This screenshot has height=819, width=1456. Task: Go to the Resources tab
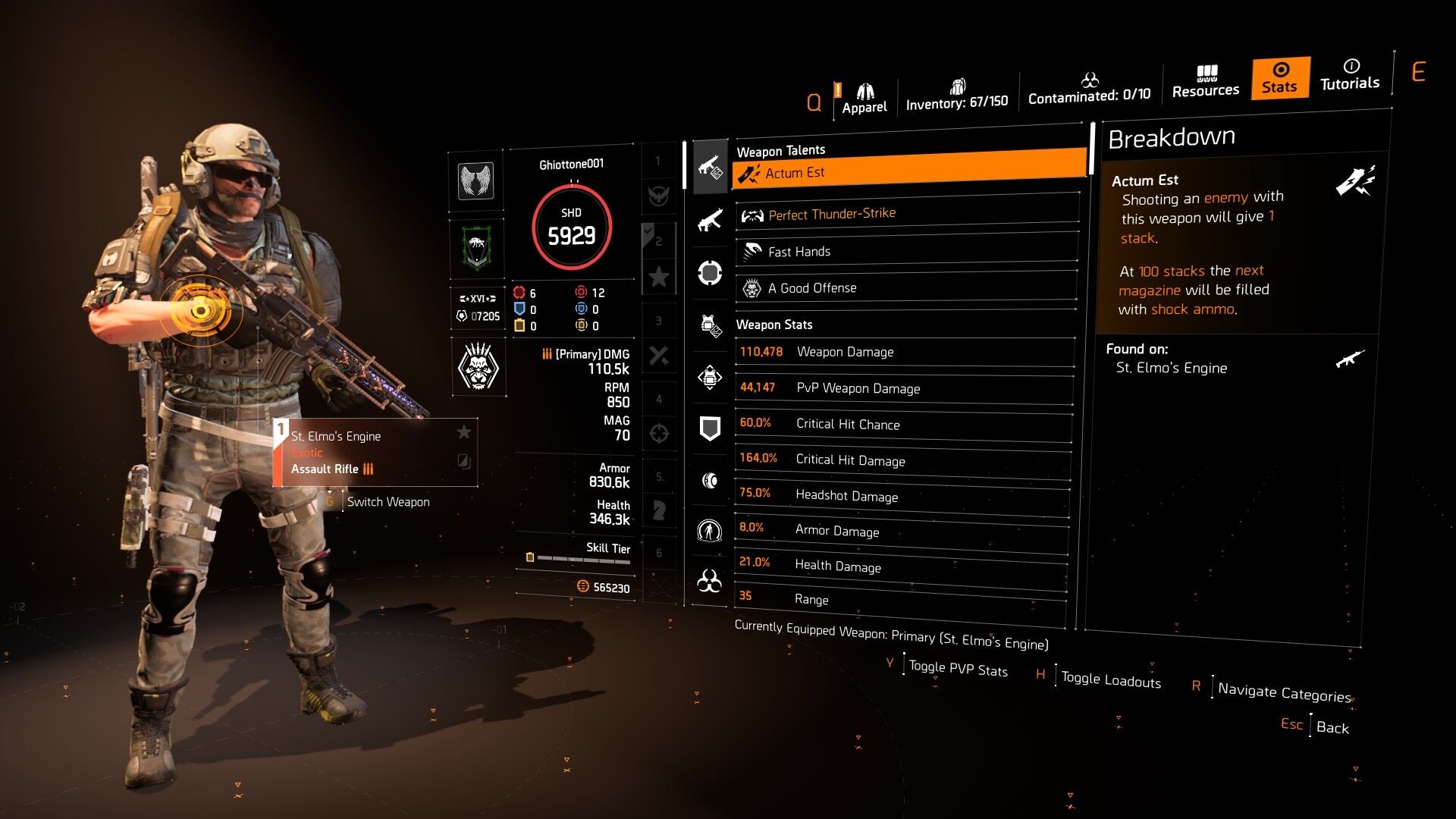(x=1205, y=82)
